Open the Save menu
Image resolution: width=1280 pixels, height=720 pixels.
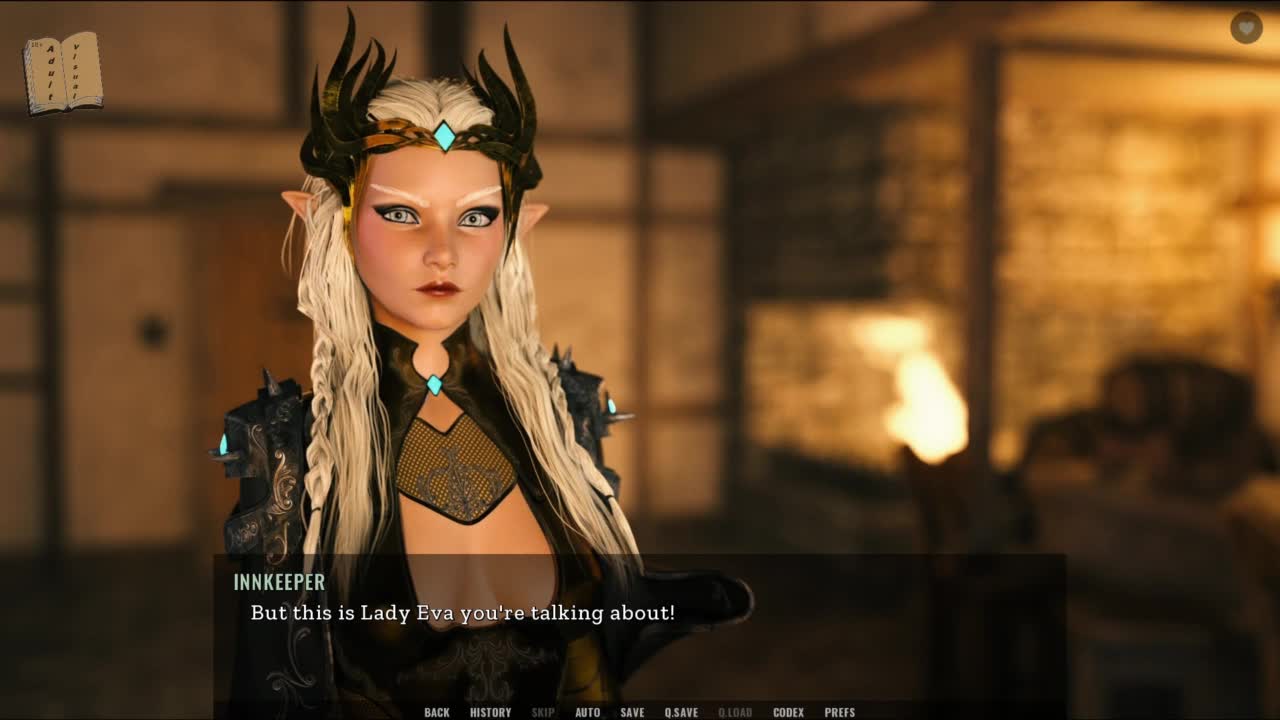[632, 712]
